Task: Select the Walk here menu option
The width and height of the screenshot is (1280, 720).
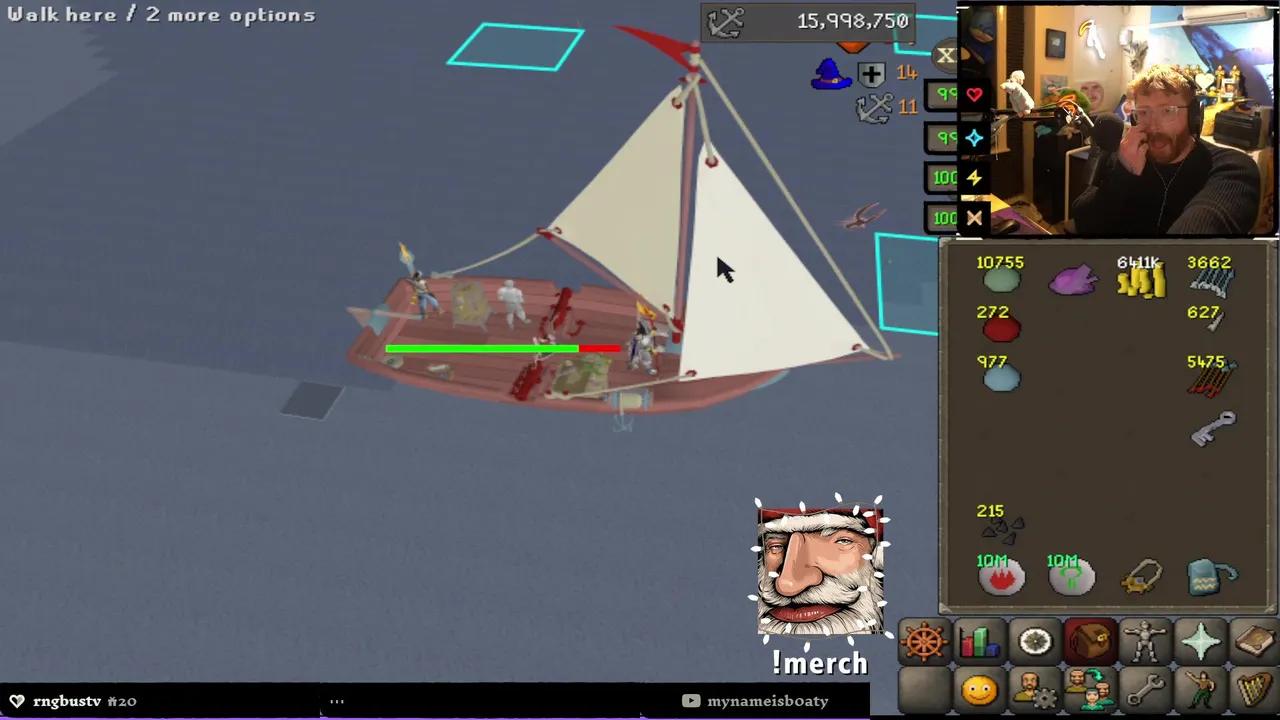Action: click(x=60, y=14)
